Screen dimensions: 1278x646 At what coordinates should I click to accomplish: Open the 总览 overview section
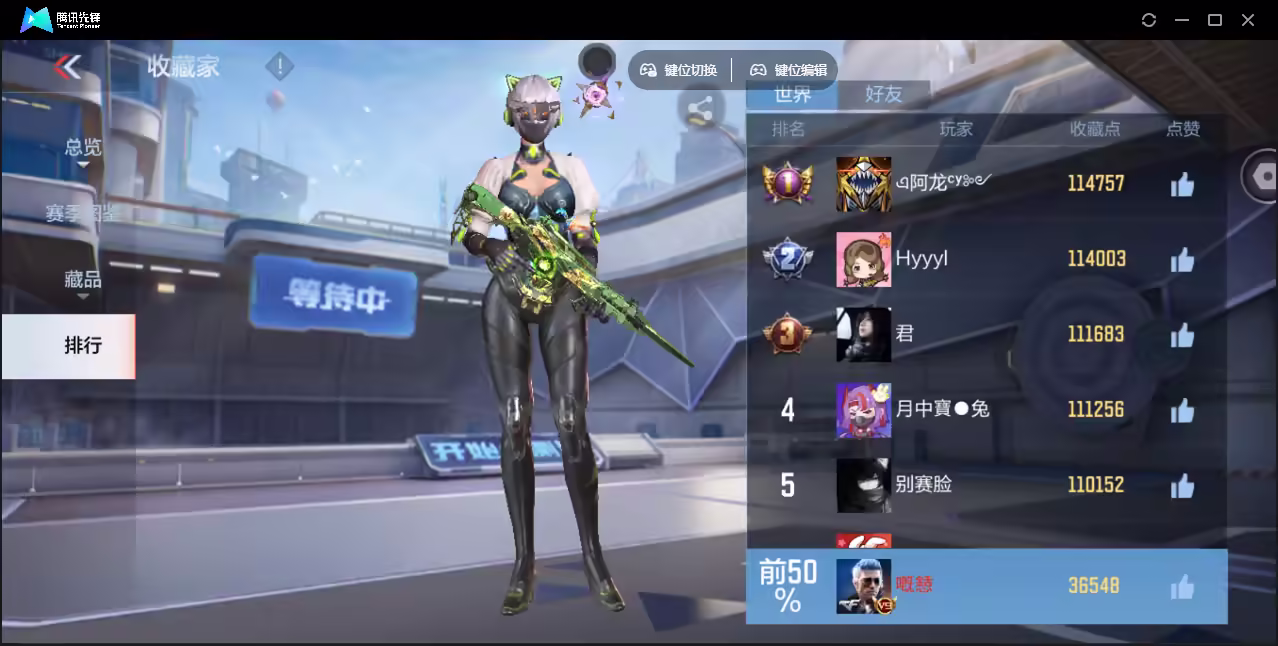83,147
